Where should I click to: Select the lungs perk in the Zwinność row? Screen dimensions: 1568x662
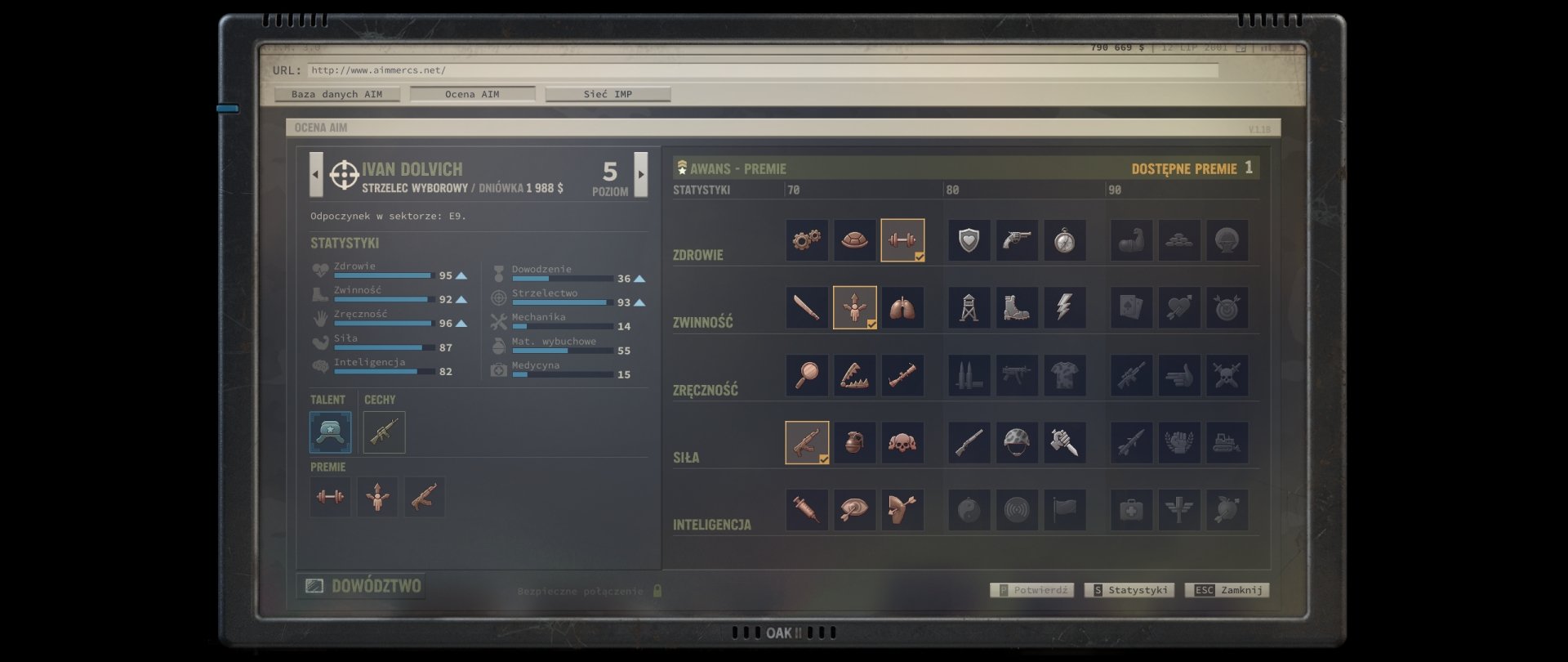tap(902, 307)
